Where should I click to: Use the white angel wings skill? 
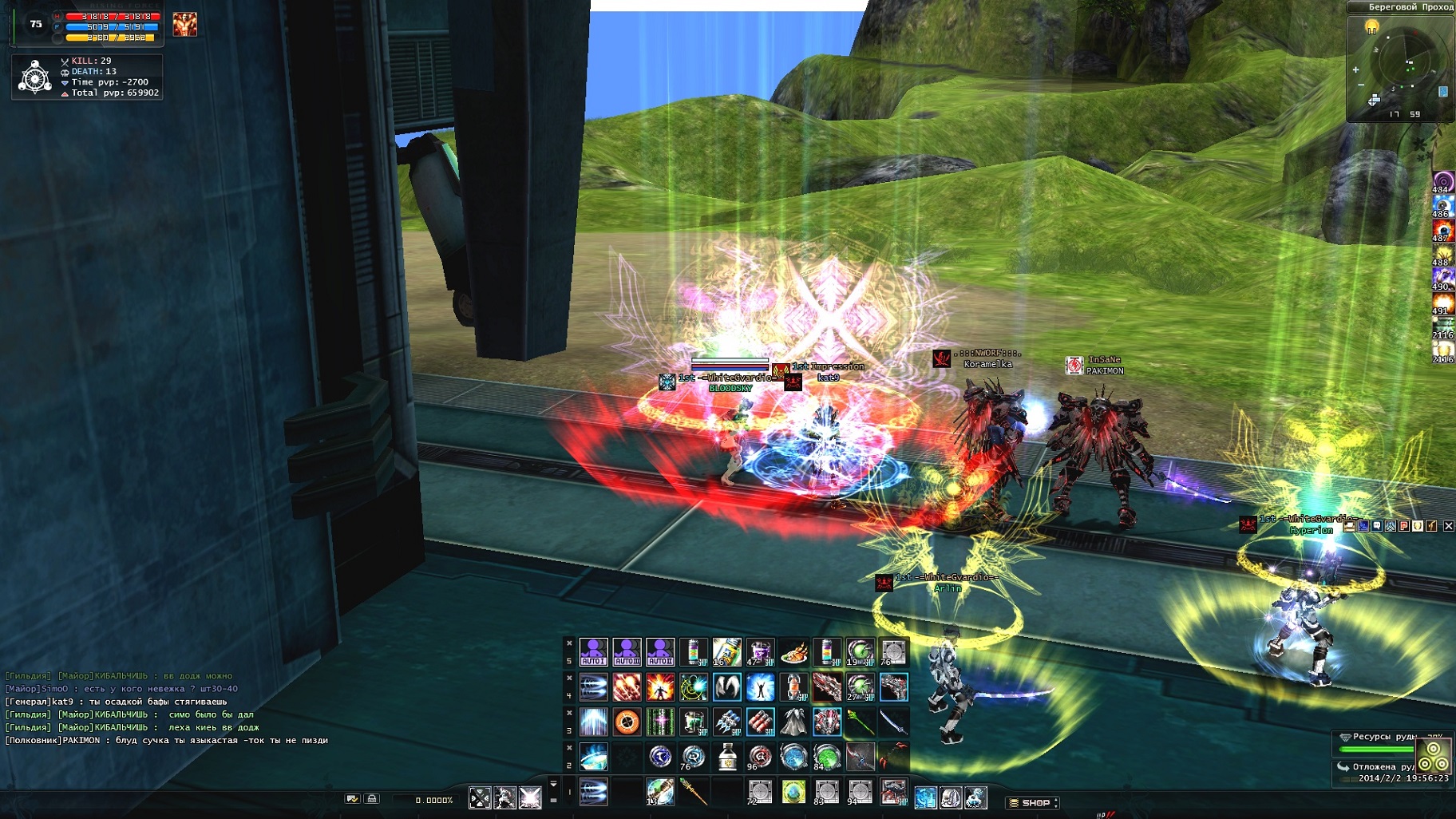click(726, 686)
